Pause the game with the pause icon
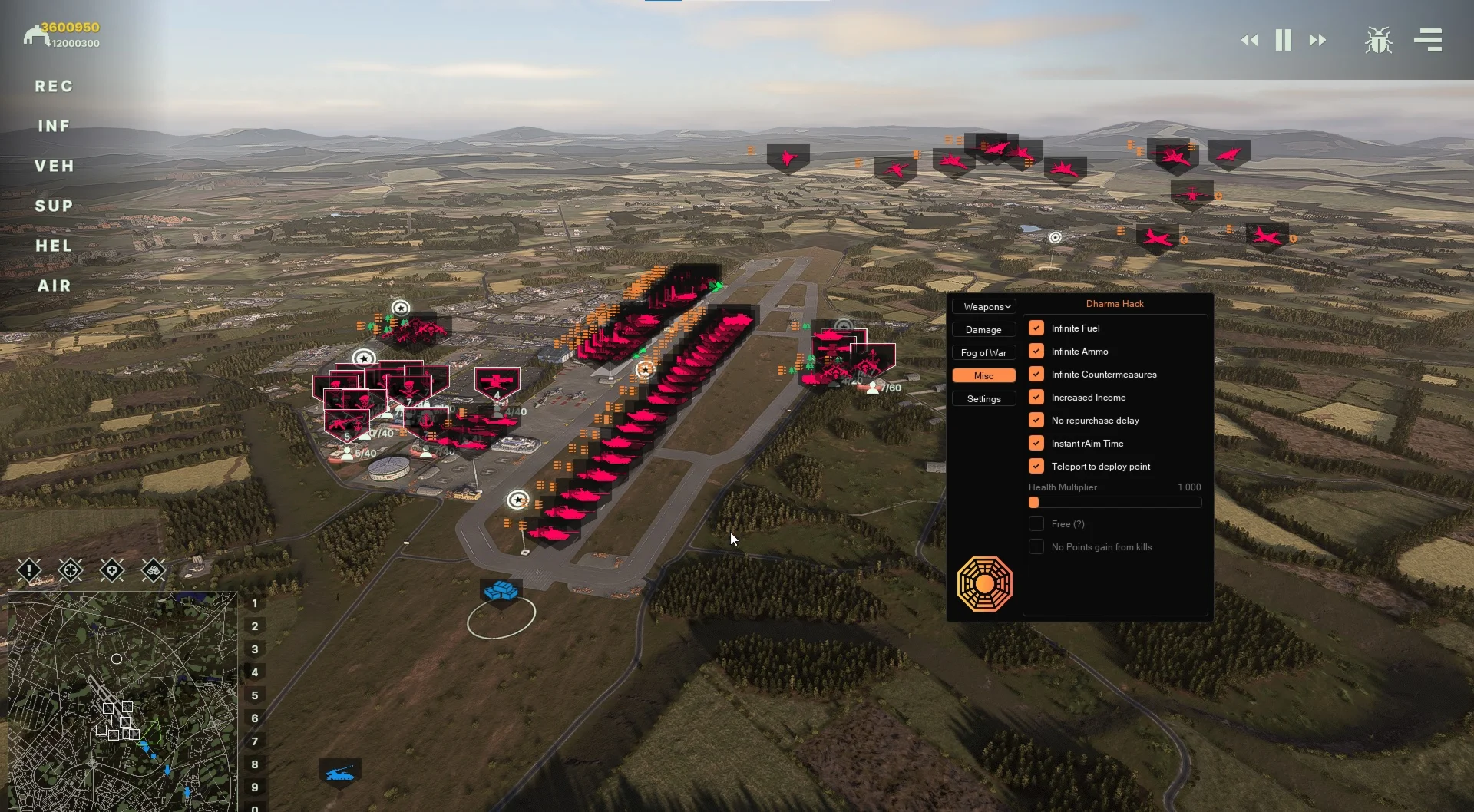1474x812 pixels. point(1283,40)
